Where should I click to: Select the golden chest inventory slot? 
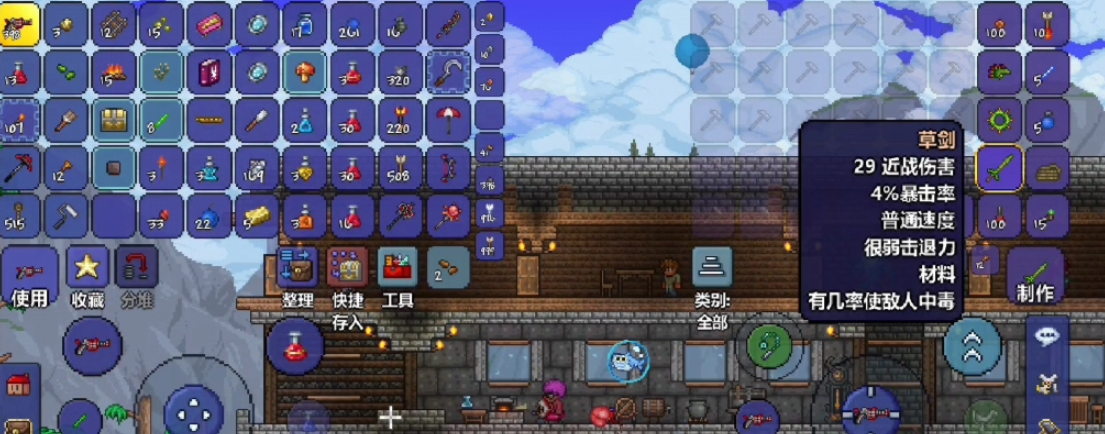click(114, 120)
